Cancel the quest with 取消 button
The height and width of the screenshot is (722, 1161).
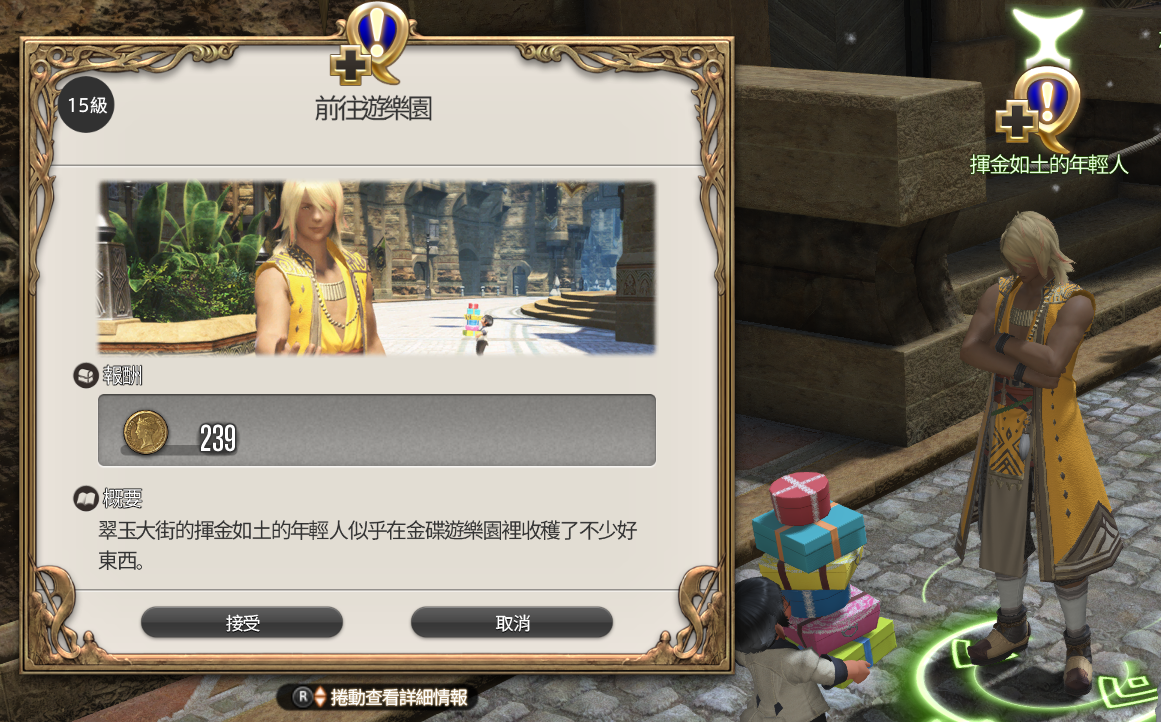tap(511, 623)
